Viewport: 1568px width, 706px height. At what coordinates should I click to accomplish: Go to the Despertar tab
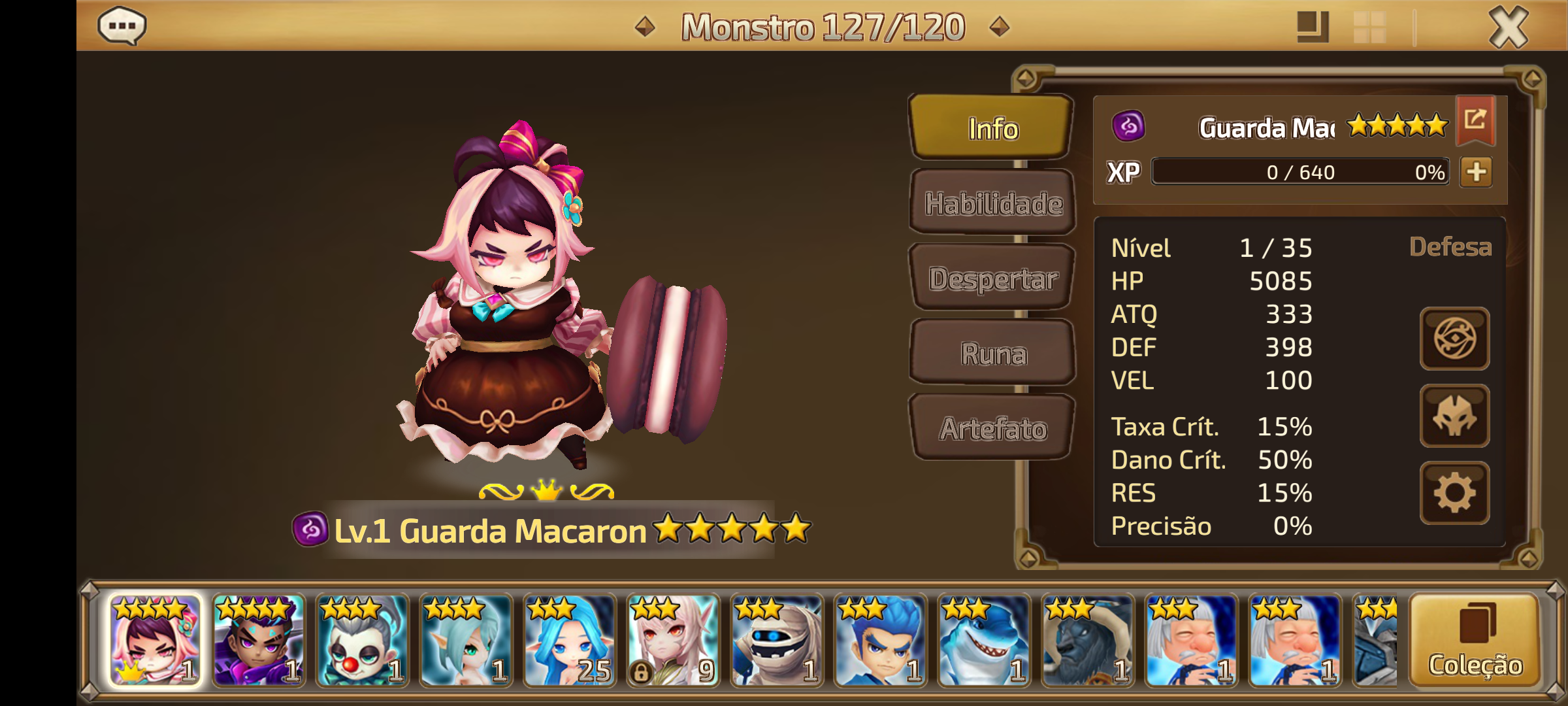pyautogui.click(x=993, y=278)
